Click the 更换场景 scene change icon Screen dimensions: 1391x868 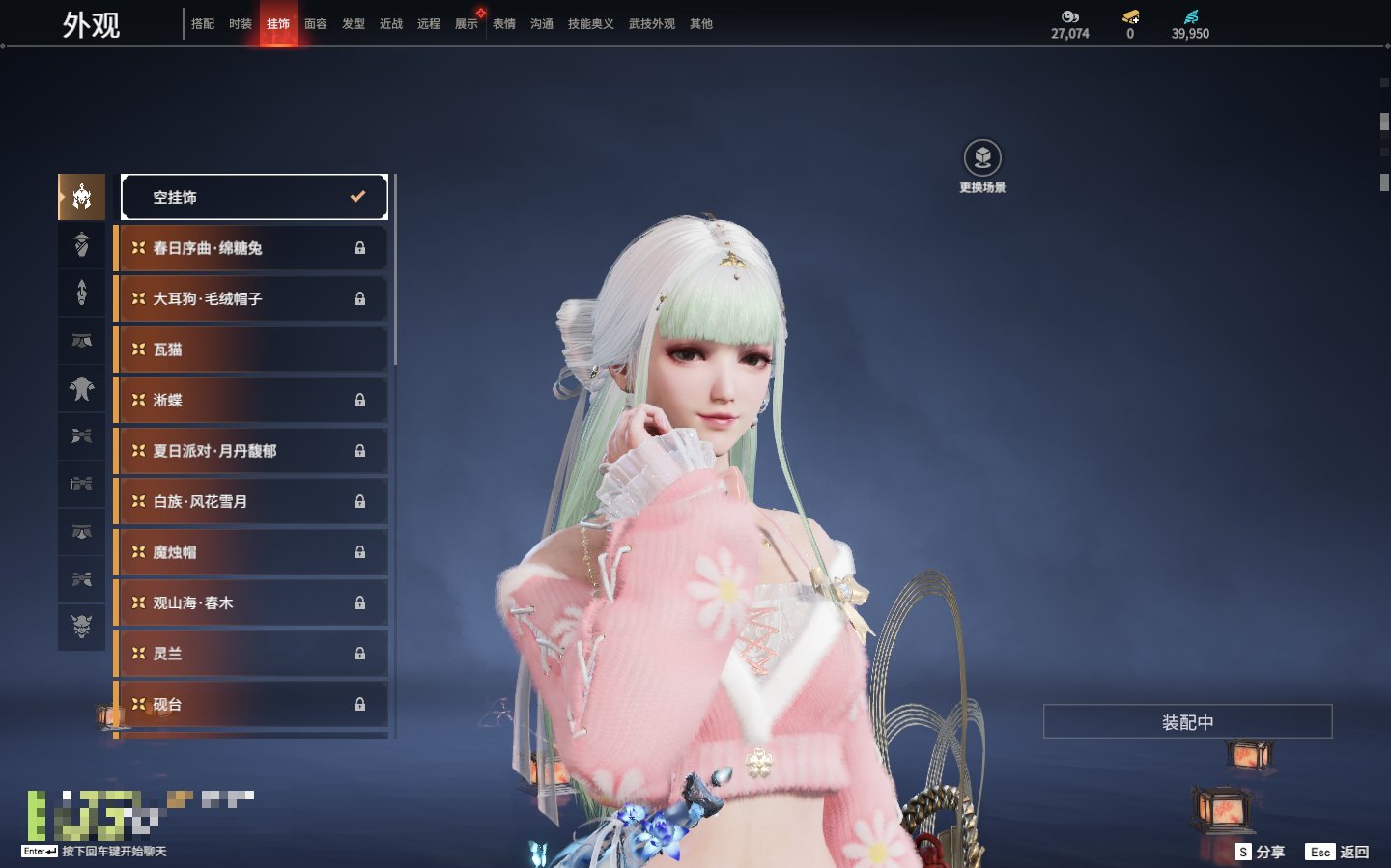[982, 158]
